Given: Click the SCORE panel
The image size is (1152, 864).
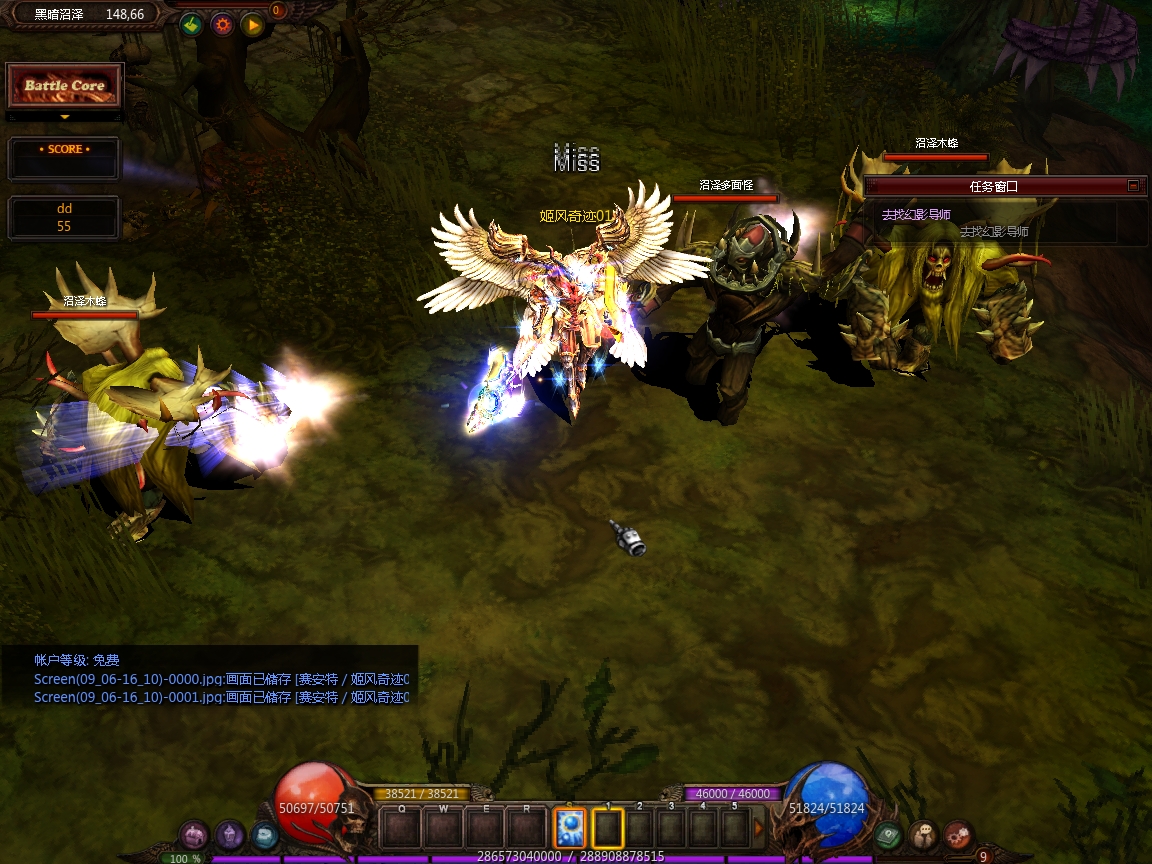Looking at the screenshot, I should 65,158.
